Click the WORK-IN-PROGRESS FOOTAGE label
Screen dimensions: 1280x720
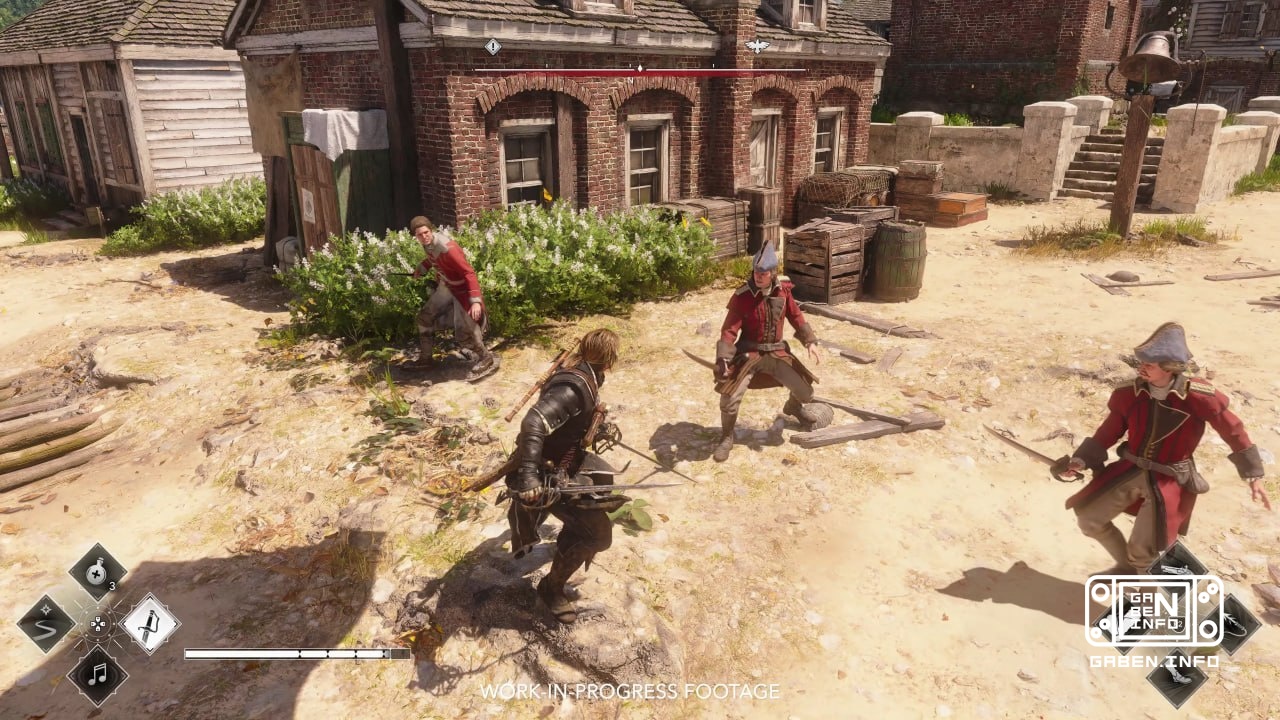point(632,690)
